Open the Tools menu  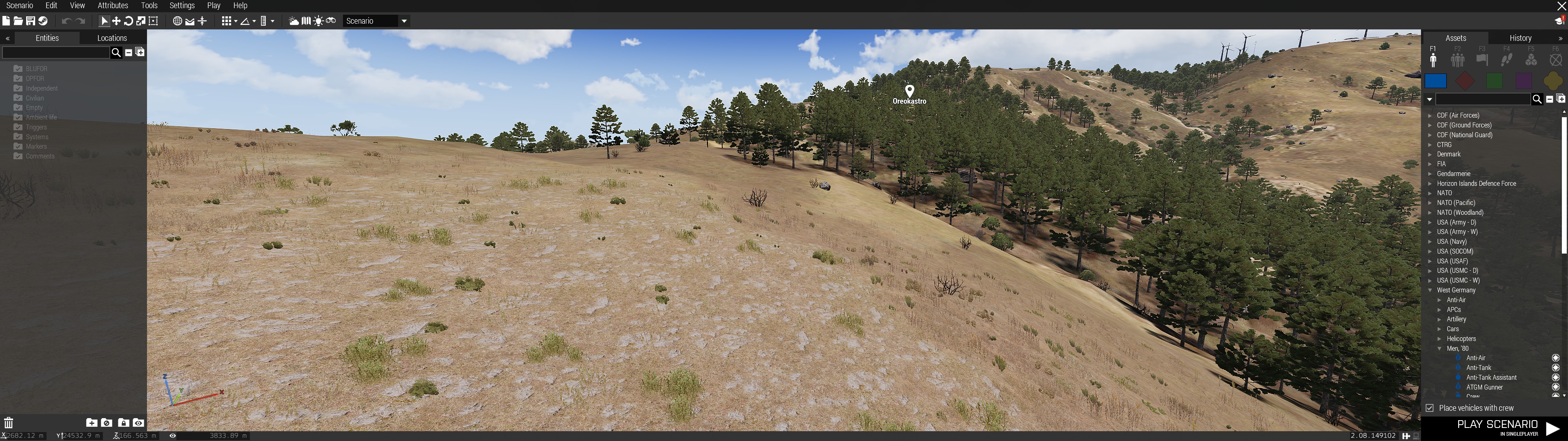149,5
